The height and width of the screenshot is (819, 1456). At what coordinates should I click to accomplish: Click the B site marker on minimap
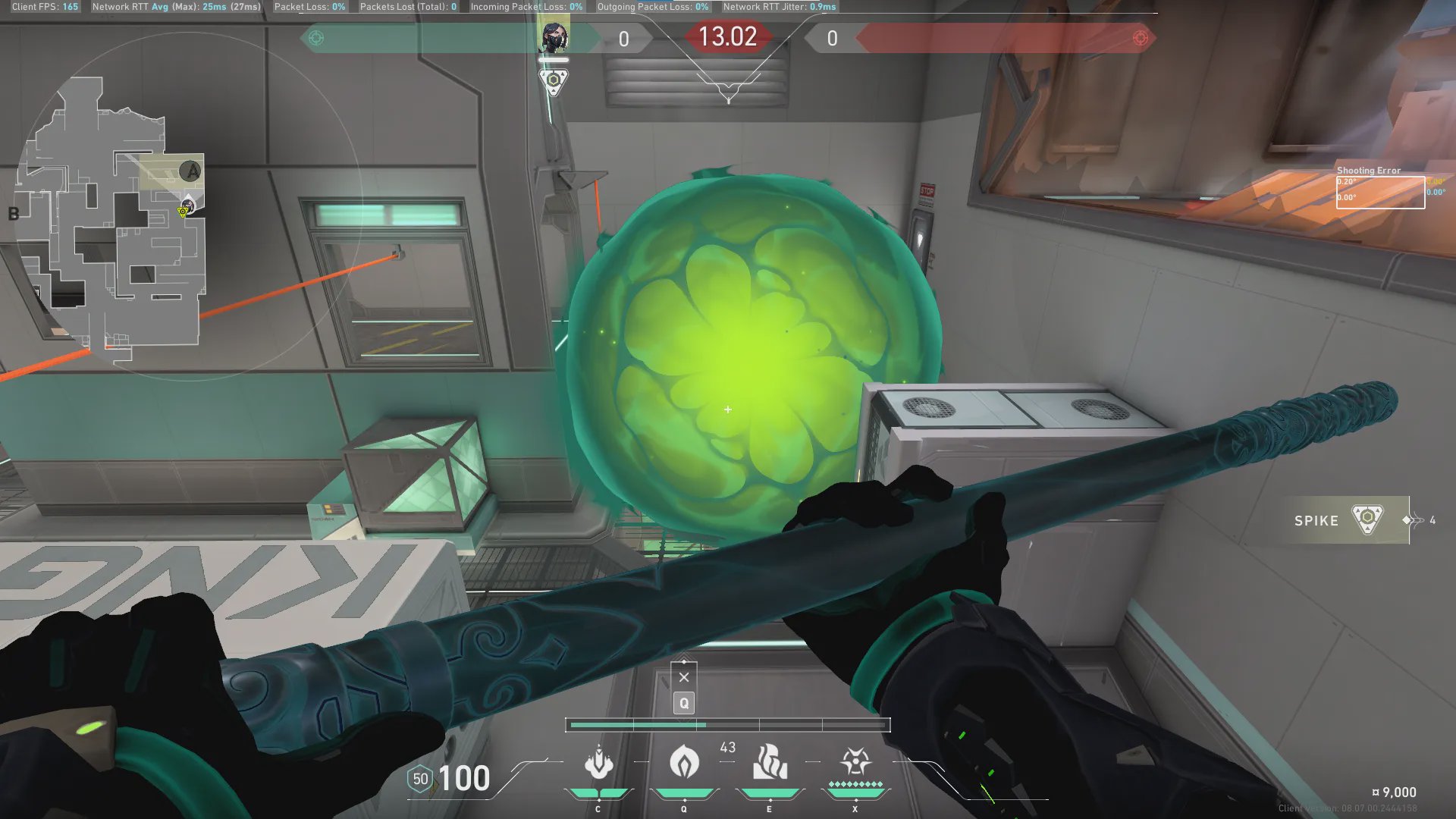coord(14,214)
